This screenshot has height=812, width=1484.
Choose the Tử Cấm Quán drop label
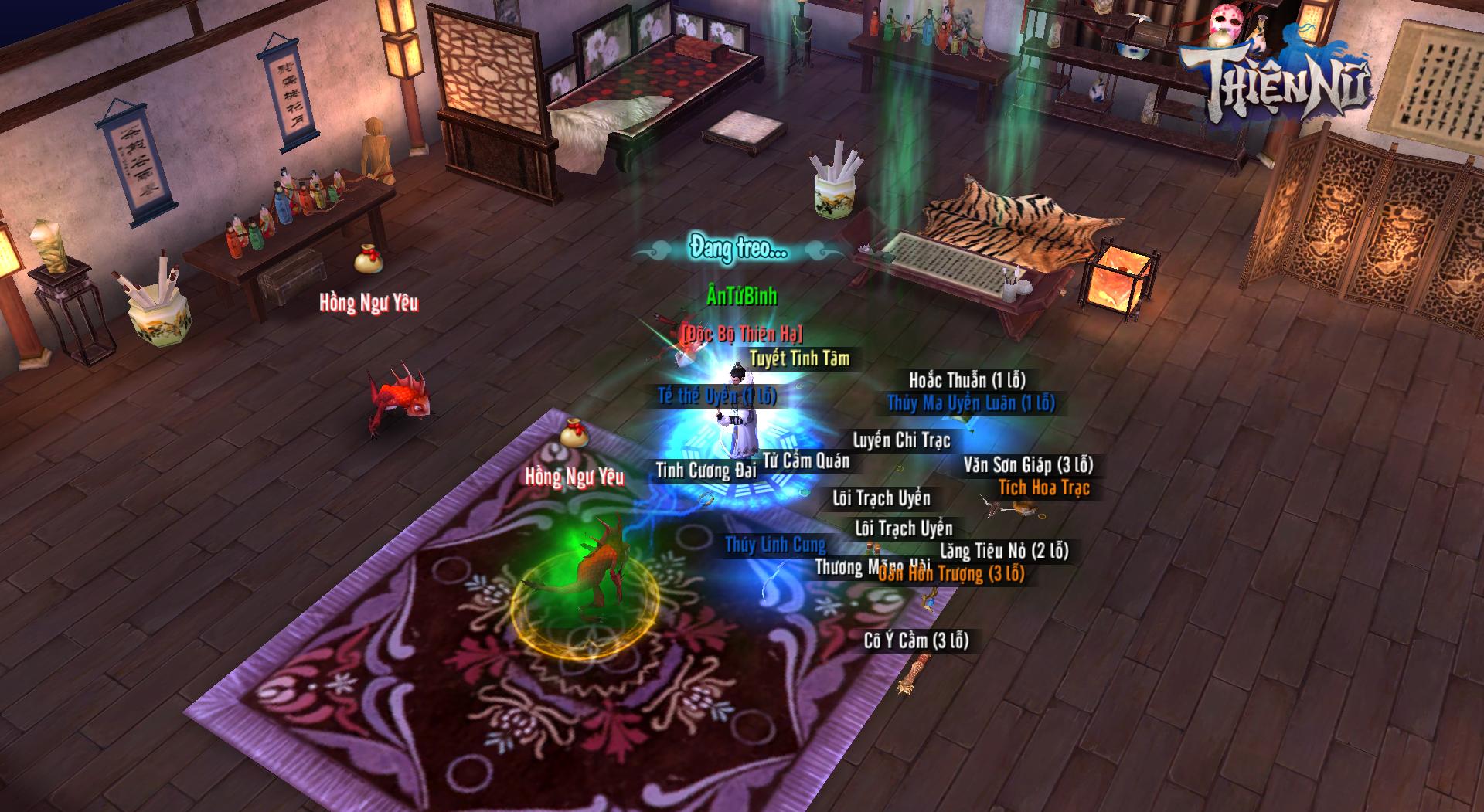(x=806, y=461)
